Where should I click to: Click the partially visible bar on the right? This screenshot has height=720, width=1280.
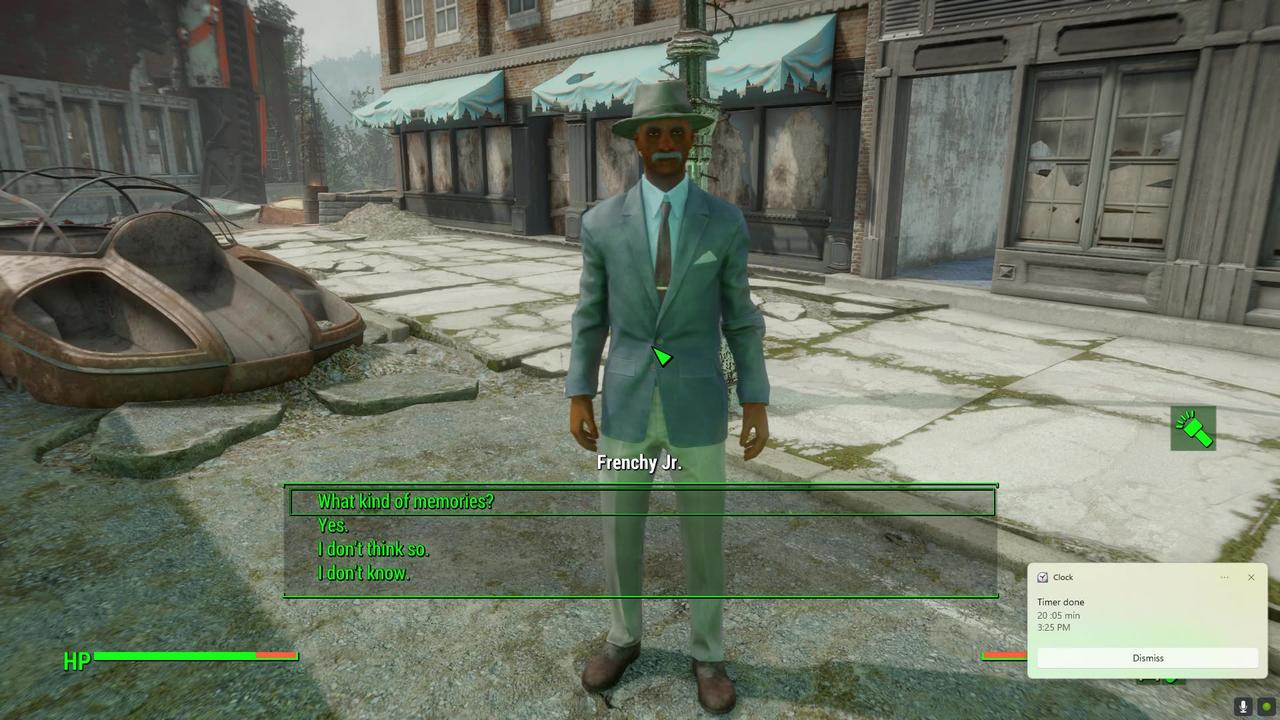click(1000, 656)
